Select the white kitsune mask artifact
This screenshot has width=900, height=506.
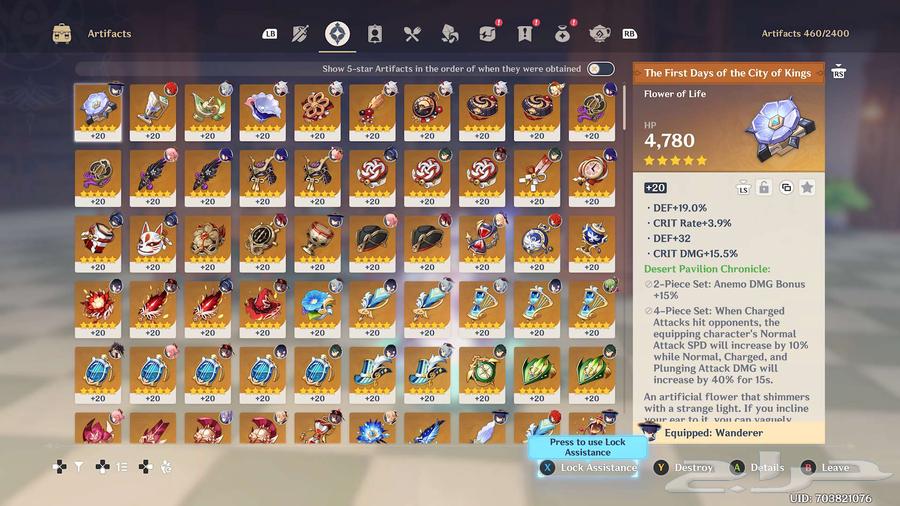coord(152,243)
